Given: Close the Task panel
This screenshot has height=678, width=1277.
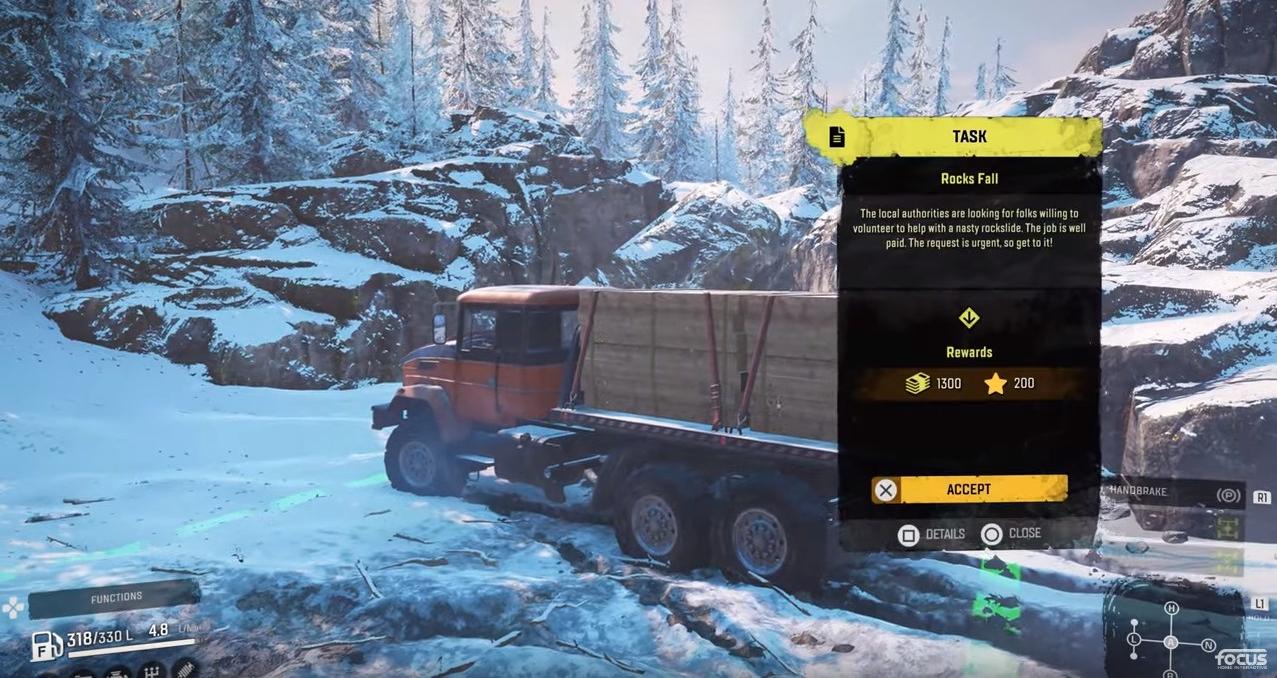Looking at the screenshot, I should (x=1011, y=534).
